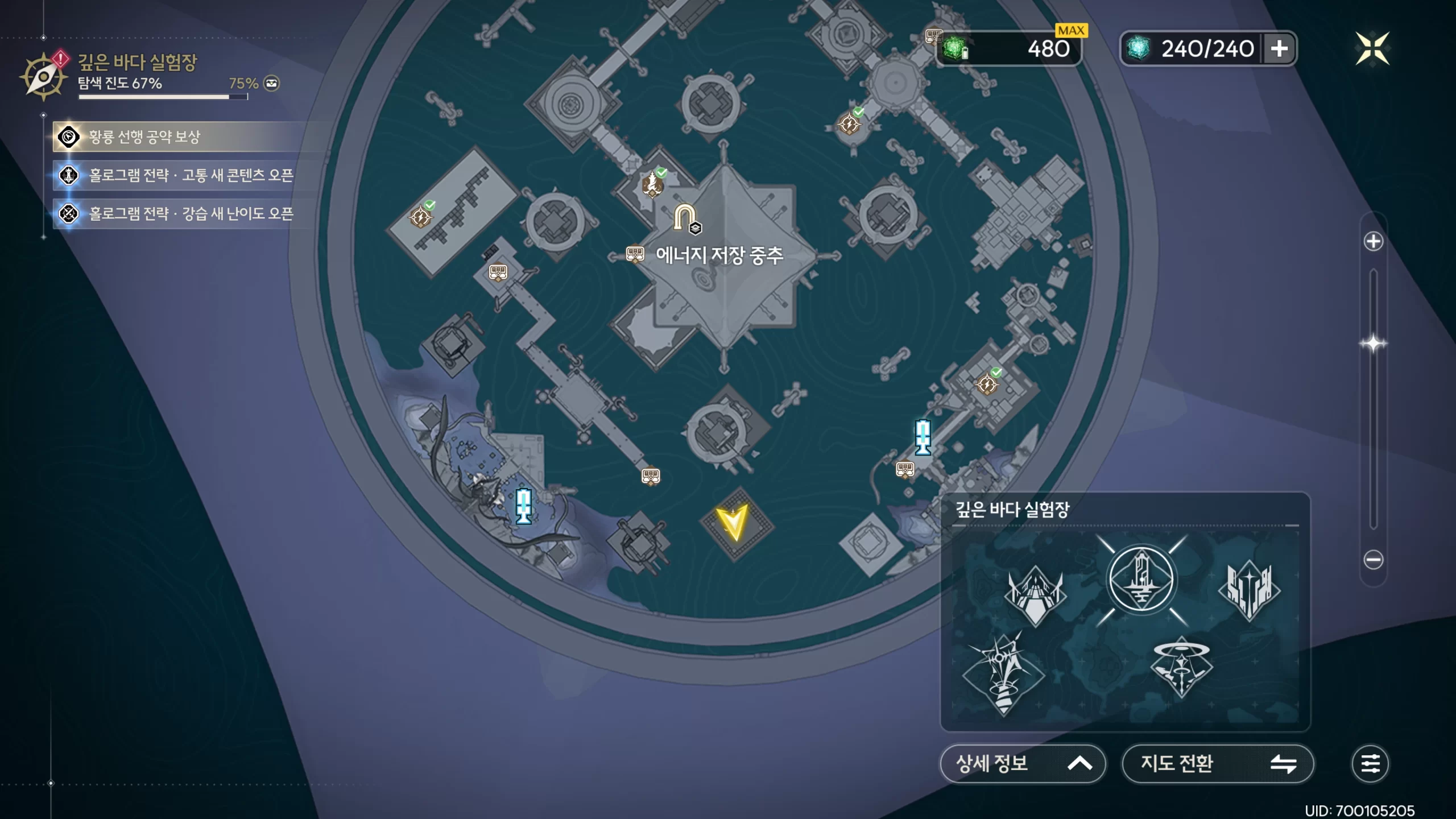
Task: Select the golden arch marker on the map
Action: pos(685,217)
